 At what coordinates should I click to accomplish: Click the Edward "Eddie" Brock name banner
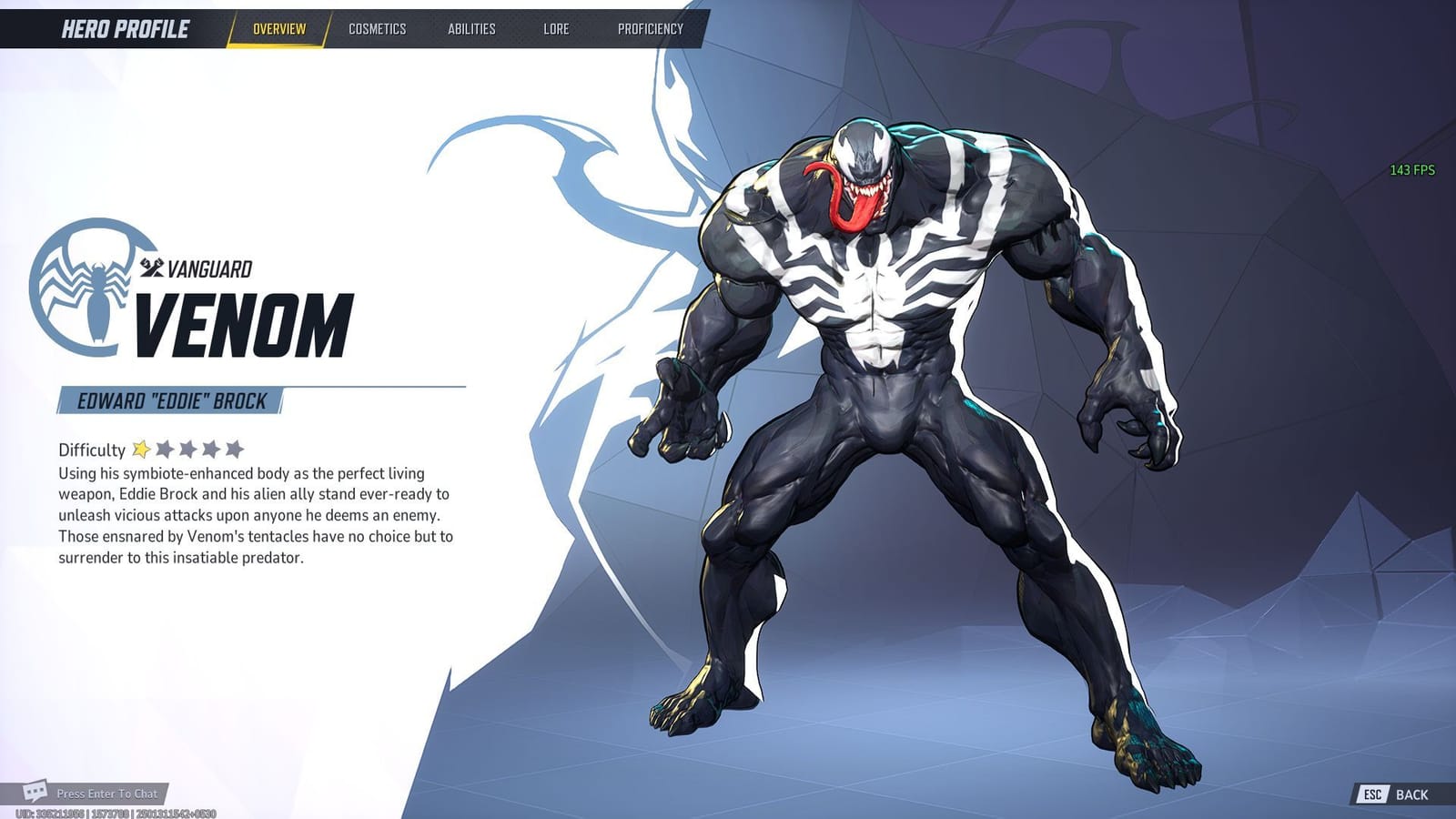point(168,398)
